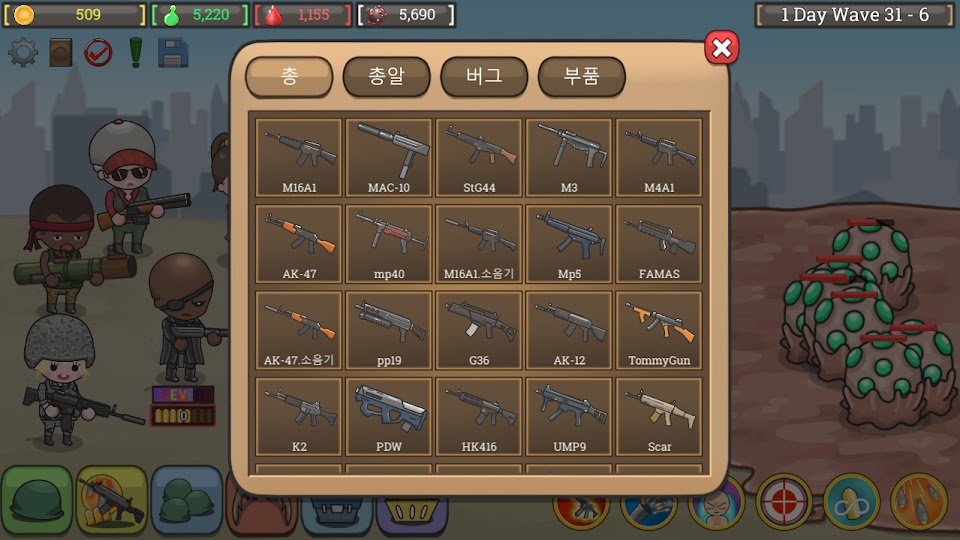Switch to the 총알 tab
Screen dimensions: 960x540
[386, 77]
